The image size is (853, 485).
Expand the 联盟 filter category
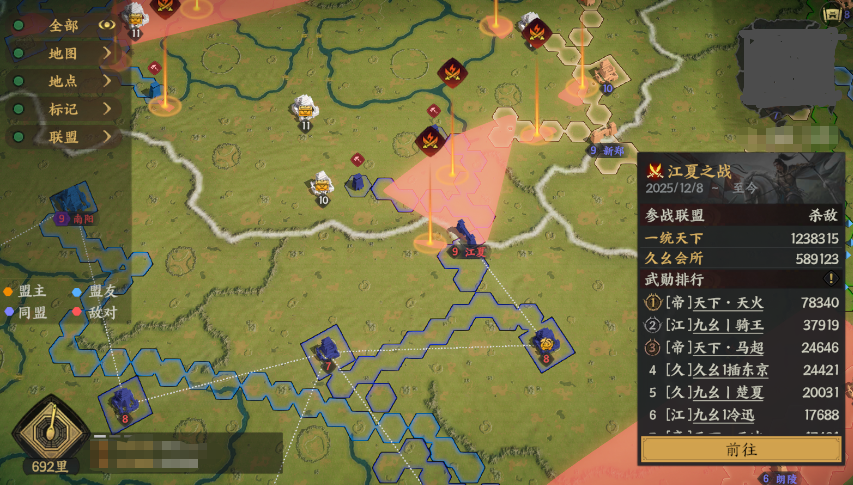coord(65,137)
